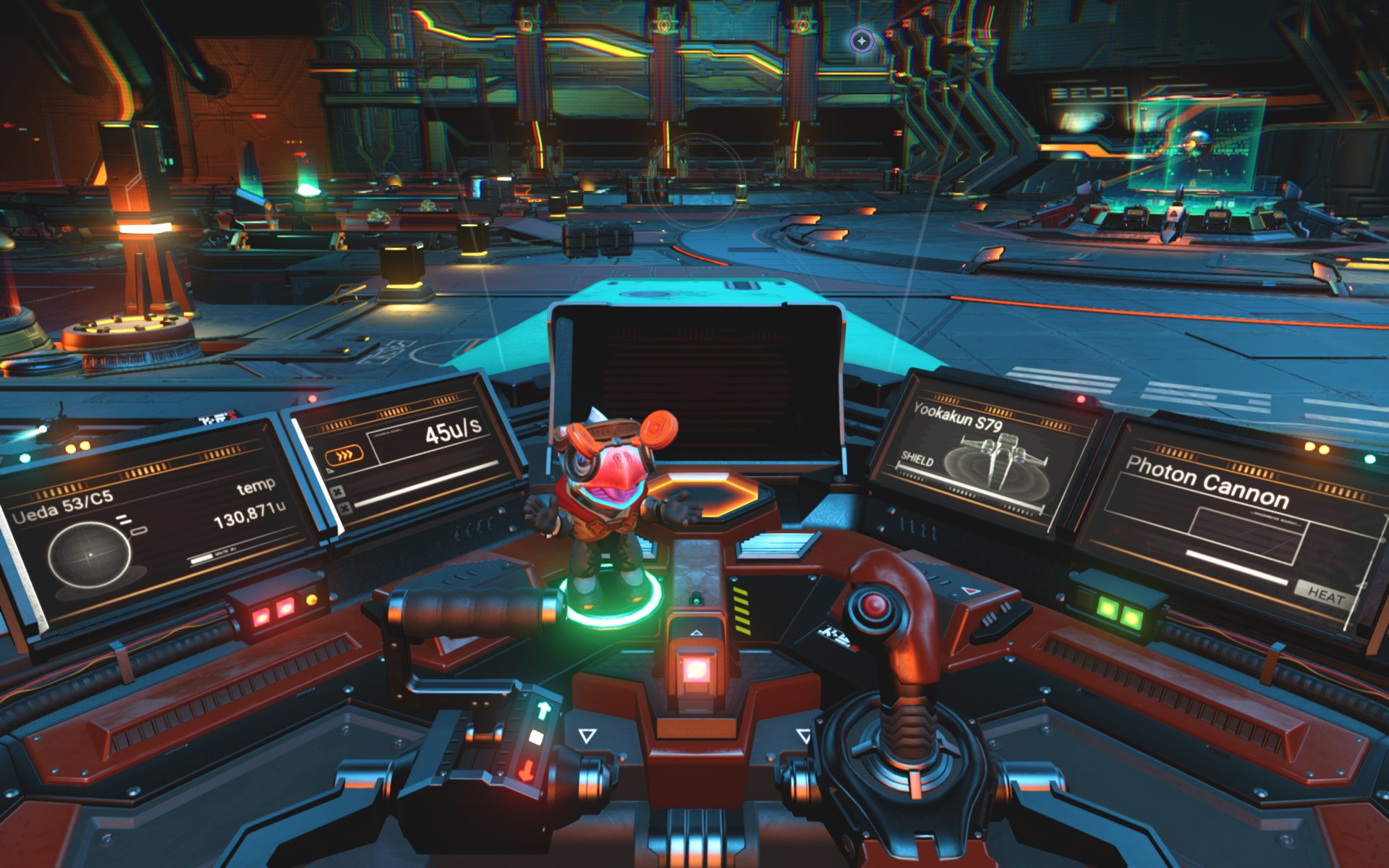Select the purple star waypoint marker
The height and width of the screenshot is (868, 1389).
click(x=862, y=41)
